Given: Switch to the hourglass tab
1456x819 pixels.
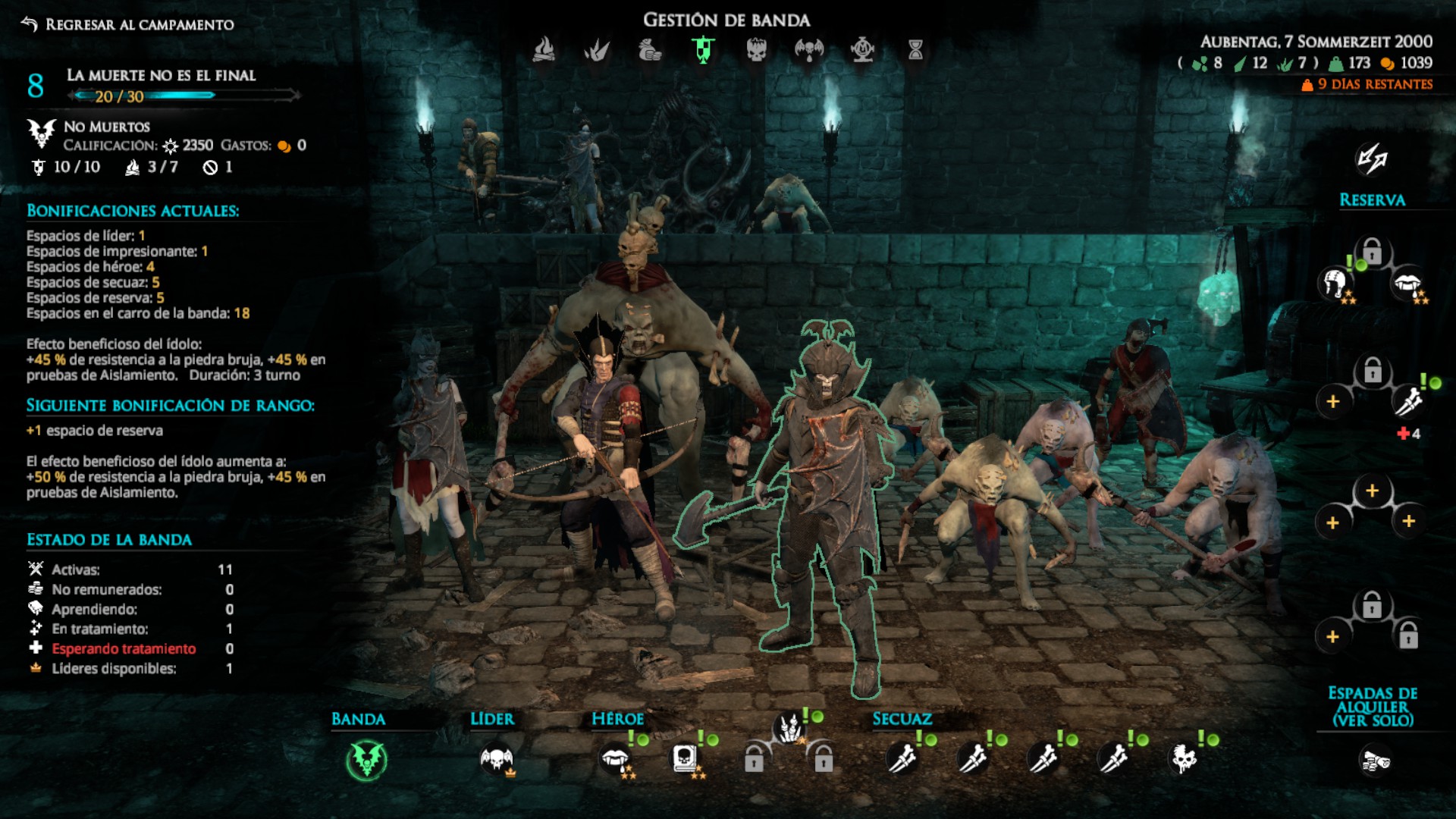Looking at the screenshot, I should tap(915, 50).
